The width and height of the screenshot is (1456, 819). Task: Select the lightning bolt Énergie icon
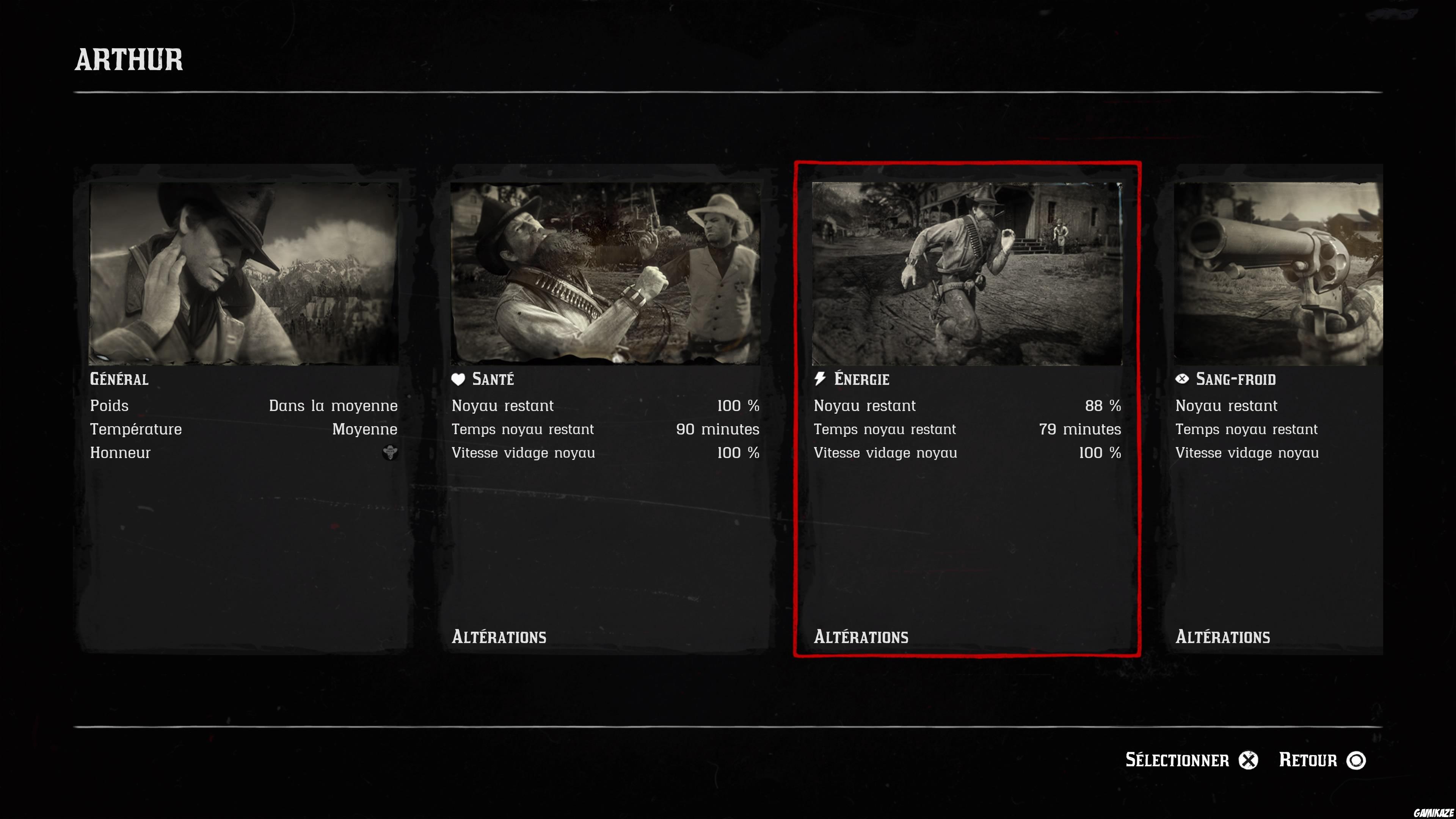pos(821,379)
